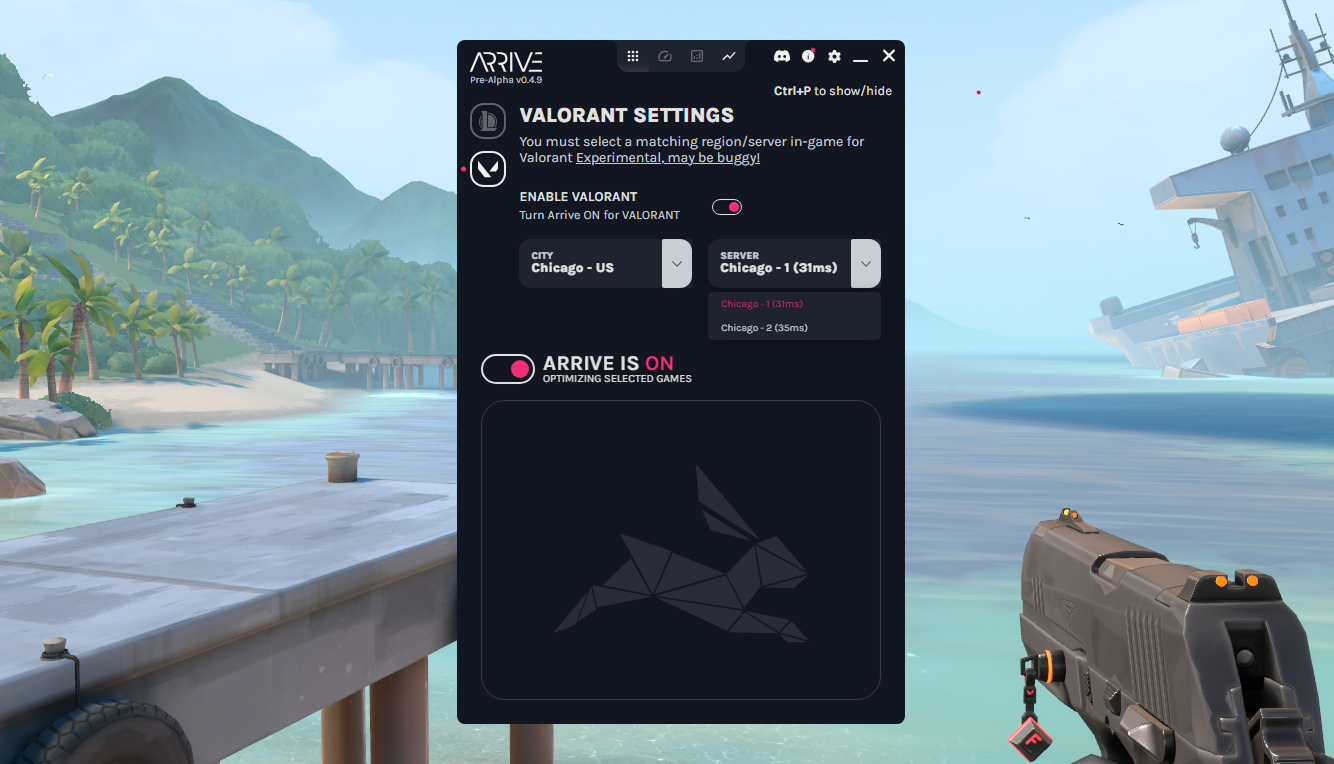Check notifications via the info icon
The width and height of the screenshot is (1334, 764).
tap(808, 56)
